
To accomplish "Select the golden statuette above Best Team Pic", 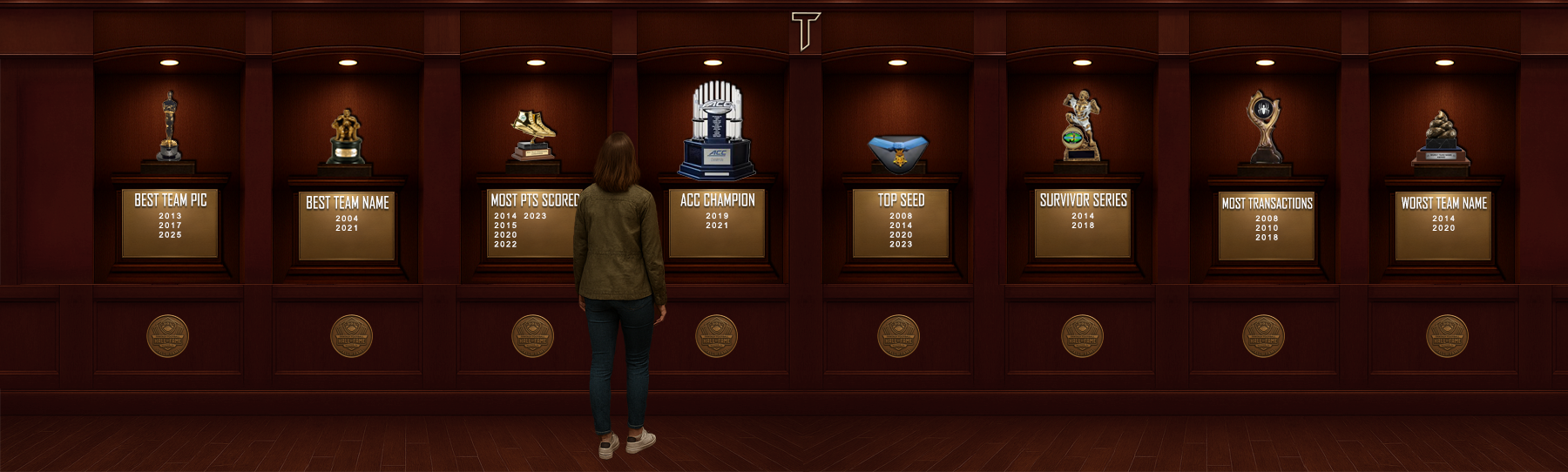I will (169, 126).
